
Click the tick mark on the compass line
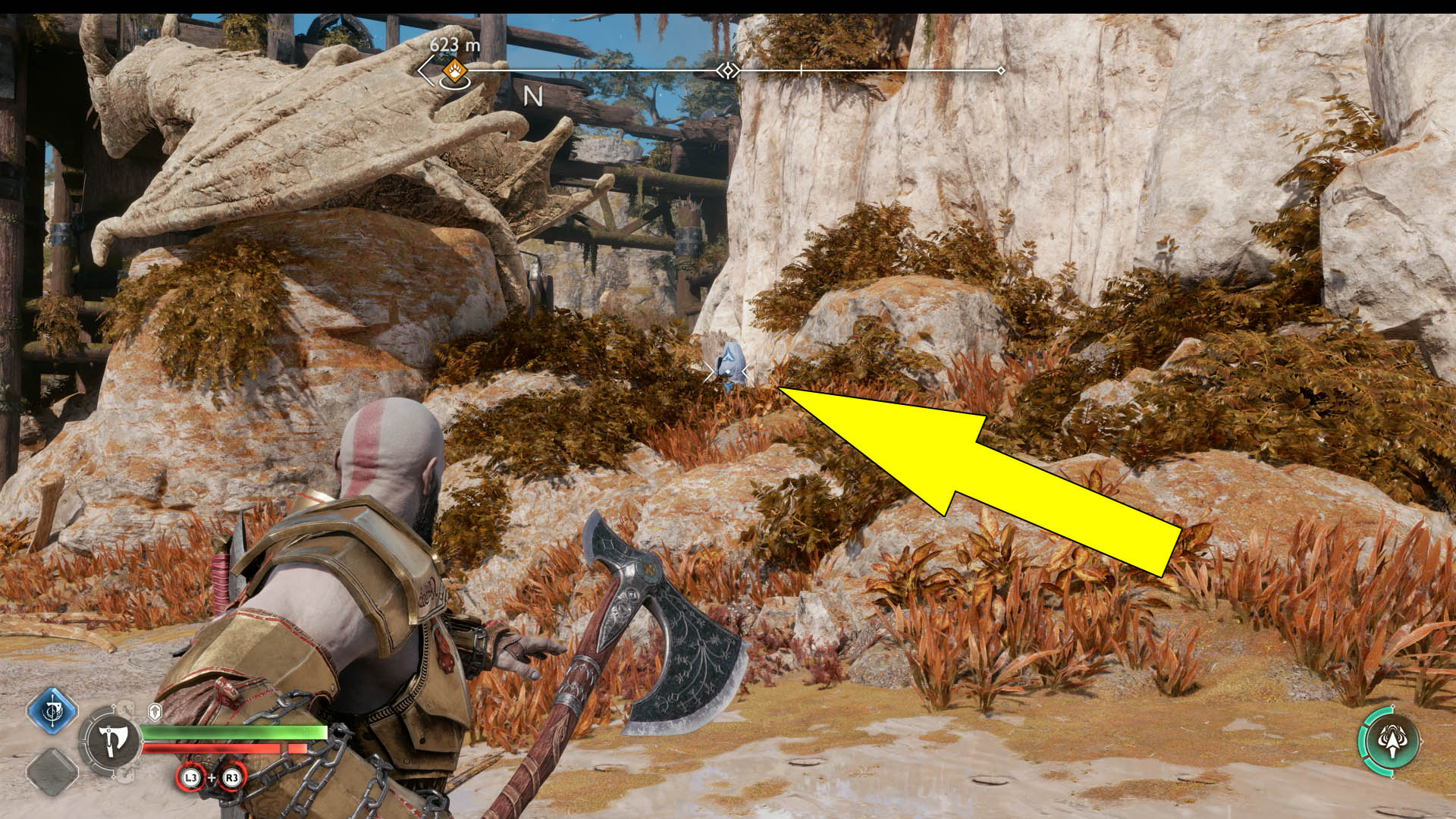pos(802,70)
